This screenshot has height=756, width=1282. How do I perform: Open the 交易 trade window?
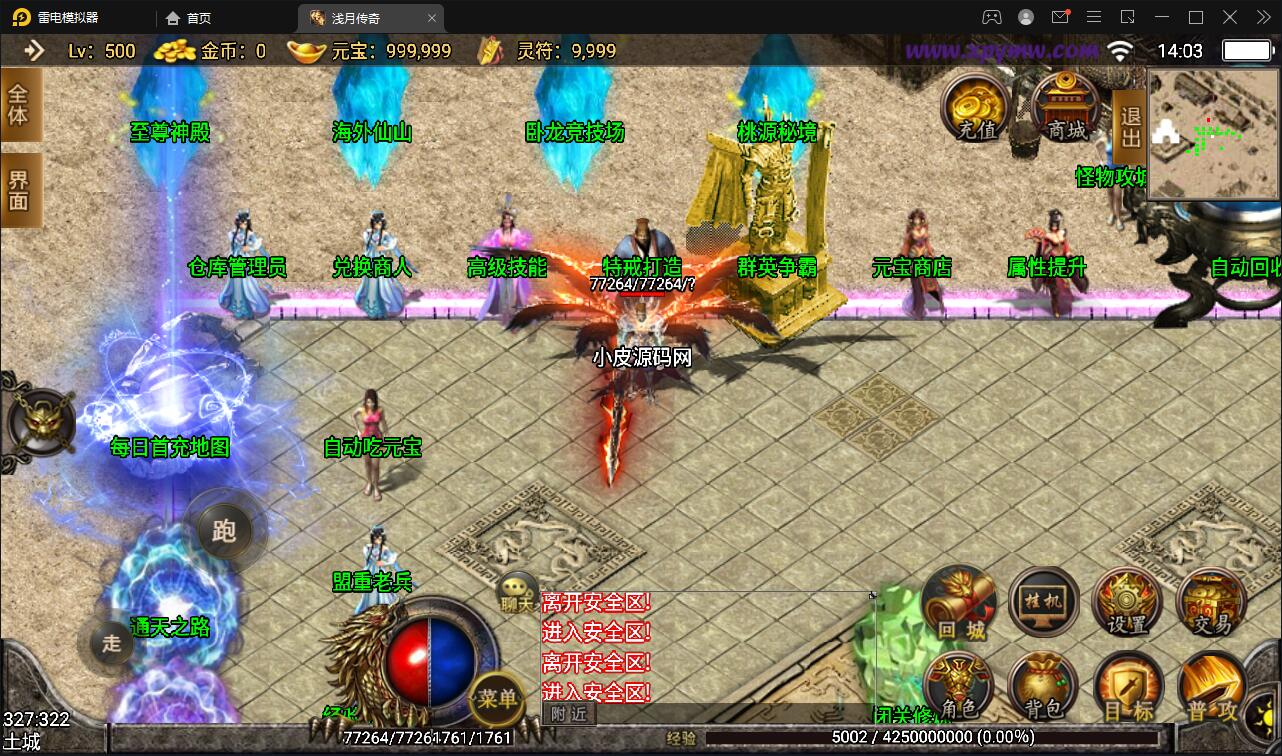1211,602
